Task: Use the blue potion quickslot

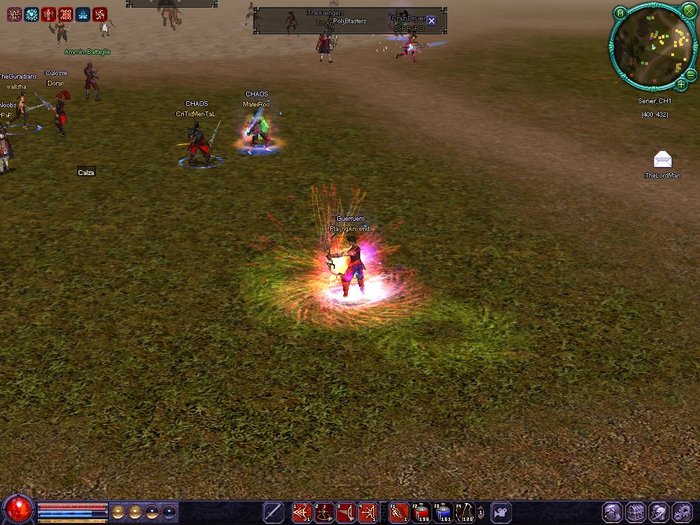Action: coord(444,512)
